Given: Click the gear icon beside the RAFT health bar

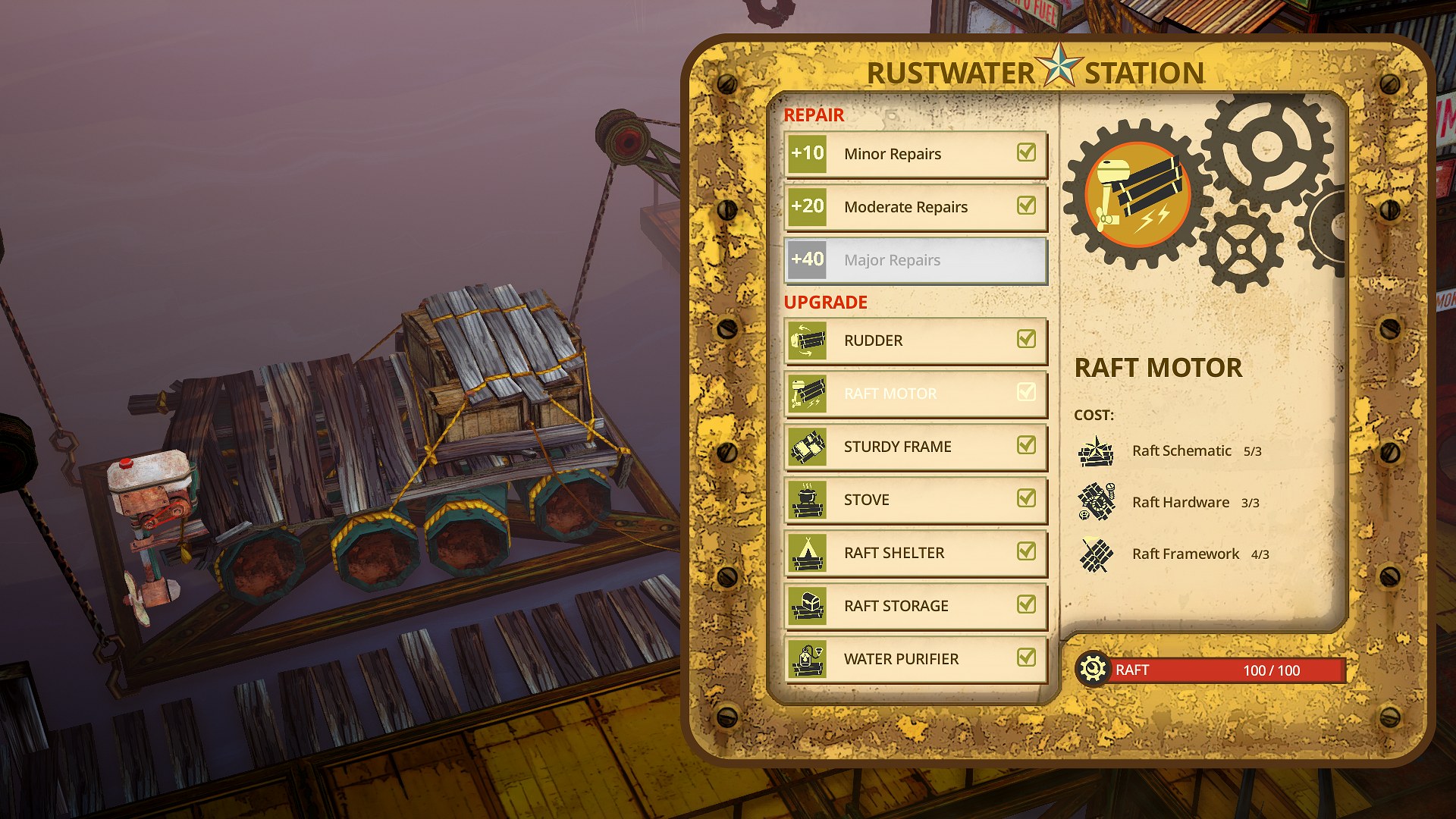Looking at the screenshot, I should tap(1092, 670).
